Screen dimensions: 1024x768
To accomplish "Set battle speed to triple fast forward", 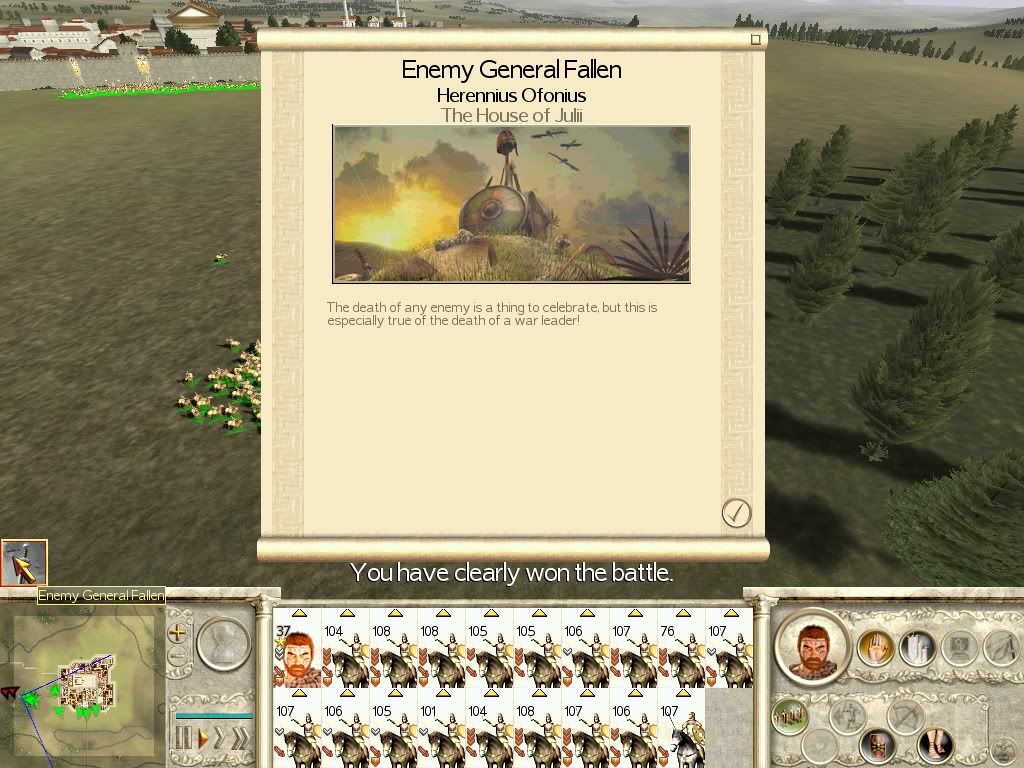I will (x=240, y=739).
